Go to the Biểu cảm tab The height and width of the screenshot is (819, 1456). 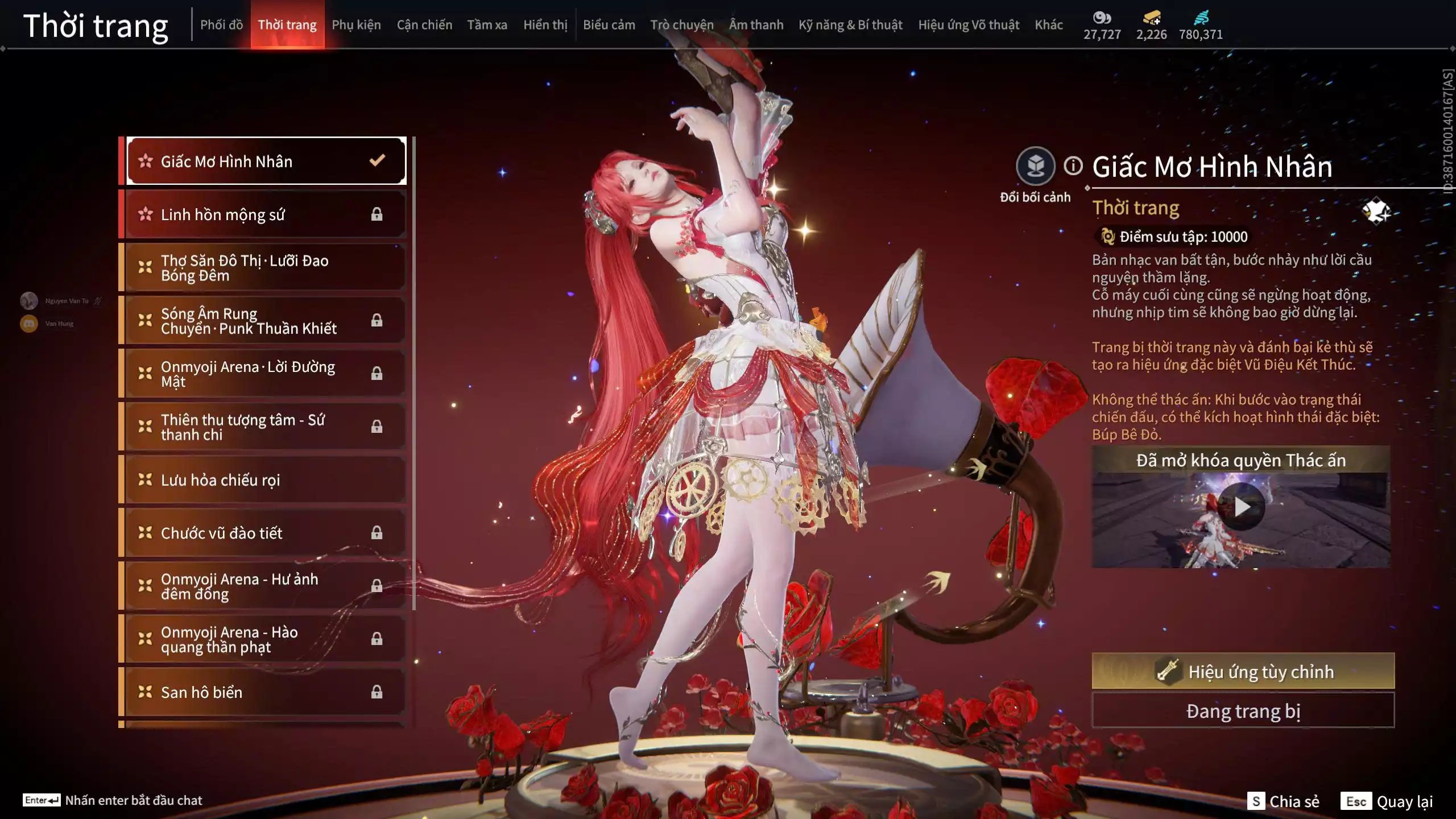609,25
